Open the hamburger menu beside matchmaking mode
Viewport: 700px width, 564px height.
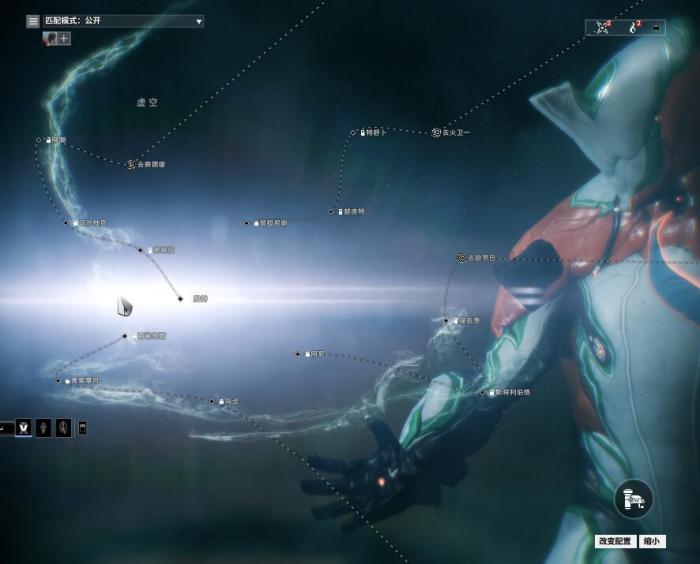pos(33,20)
